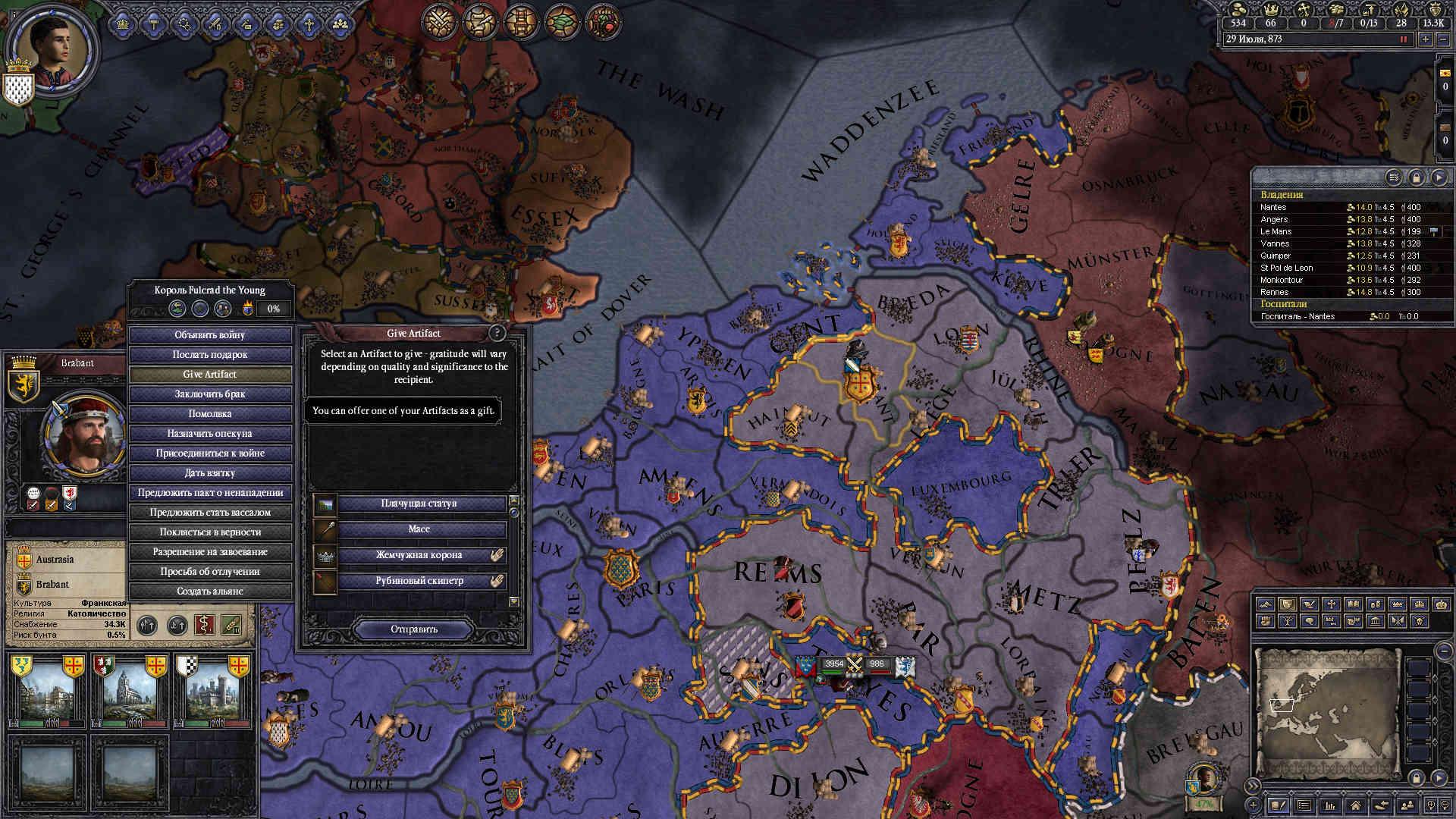This screenshot has height=819, width=1456.
Task: Confirm the gift with Отправить button
Action: coord(414,629)
